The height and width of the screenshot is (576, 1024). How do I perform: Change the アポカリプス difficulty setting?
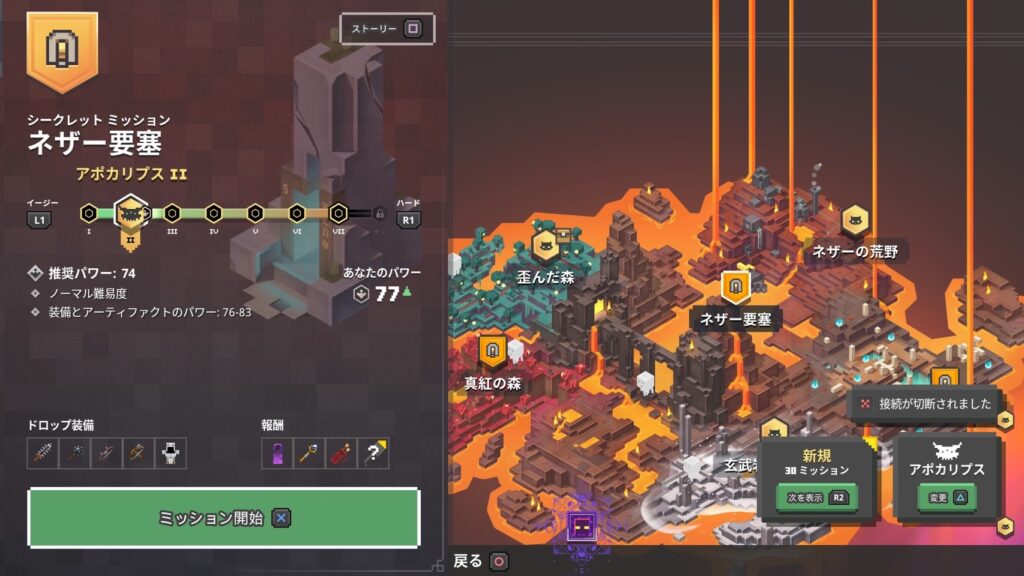945,496
